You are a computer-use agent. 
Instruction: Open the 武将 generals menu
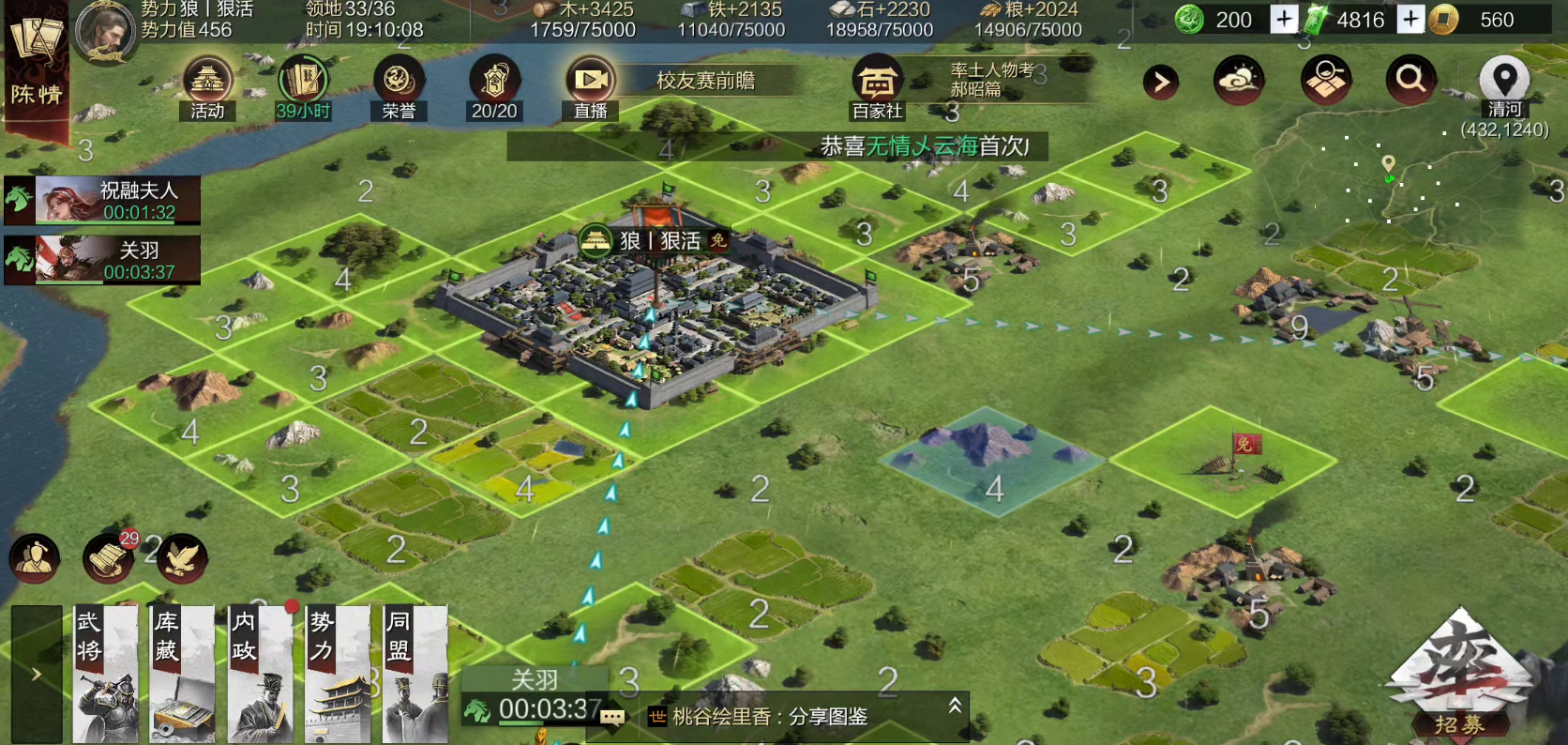[105, 674]
